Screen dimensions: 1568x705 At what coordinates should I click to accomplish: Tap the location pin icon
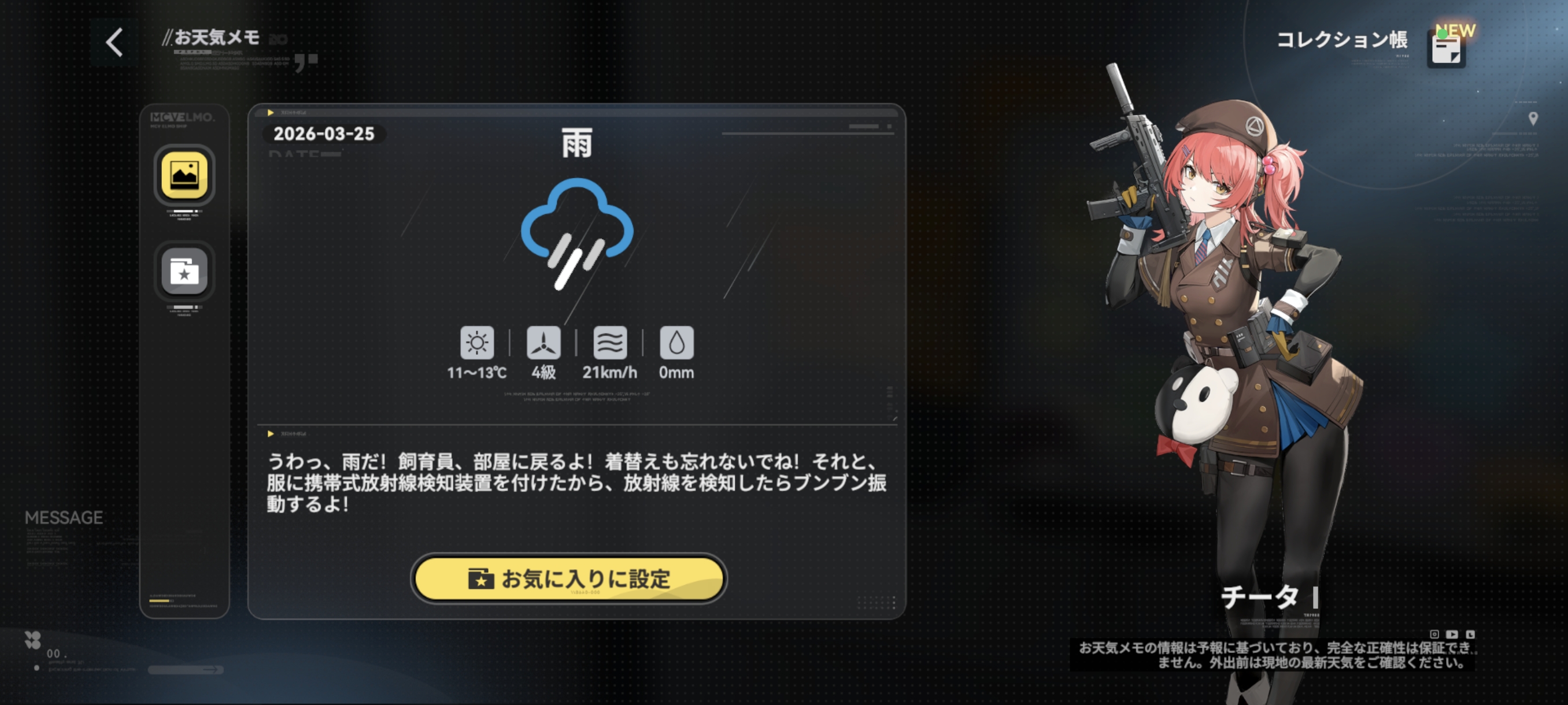pyautogui.click(x=1533, y=118)
